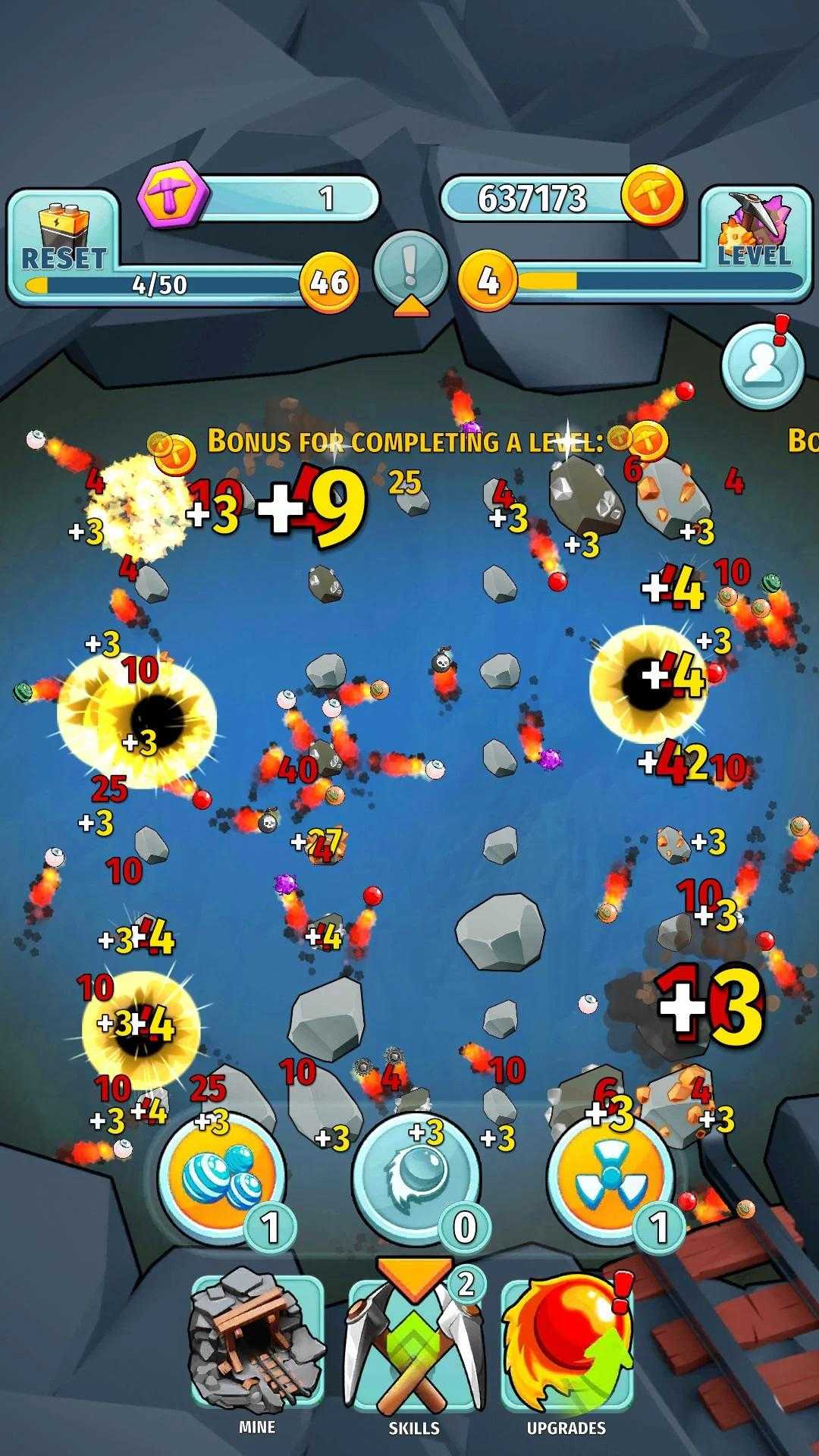Open the LEVEL pickaxe button
Screen dimensions: 819x1456
pyautogui.click(x=754, y=231)
